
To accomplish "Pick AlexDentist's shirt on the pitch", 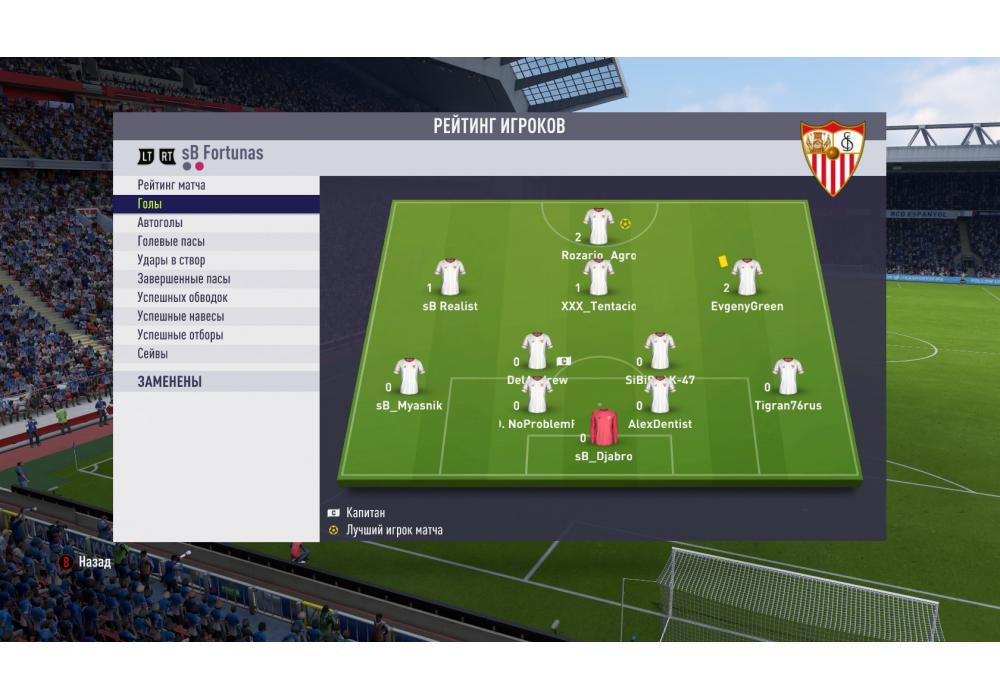I will (x=660, y=395).
